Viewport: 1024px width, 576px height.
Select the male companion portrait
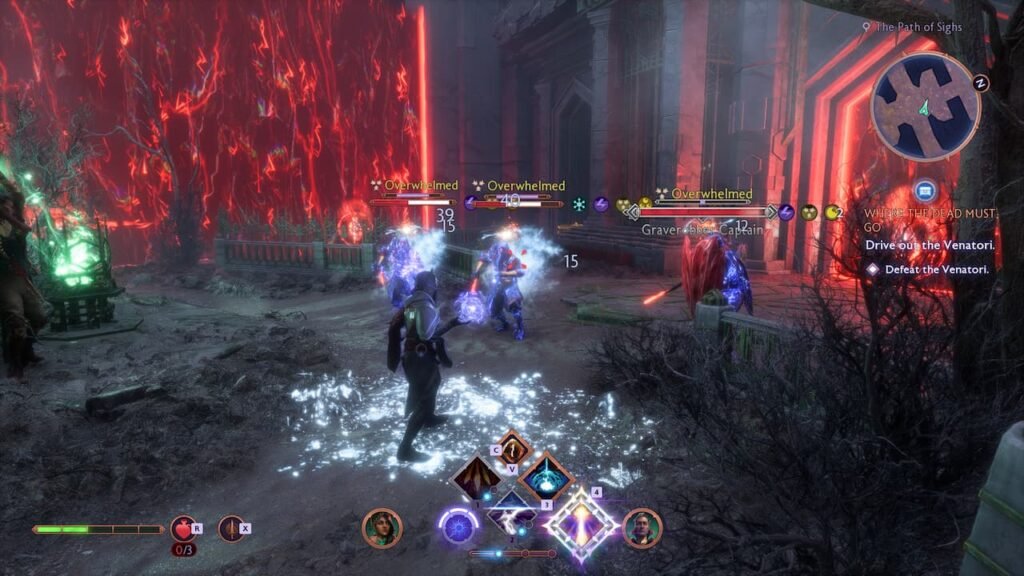coord(642,528)
